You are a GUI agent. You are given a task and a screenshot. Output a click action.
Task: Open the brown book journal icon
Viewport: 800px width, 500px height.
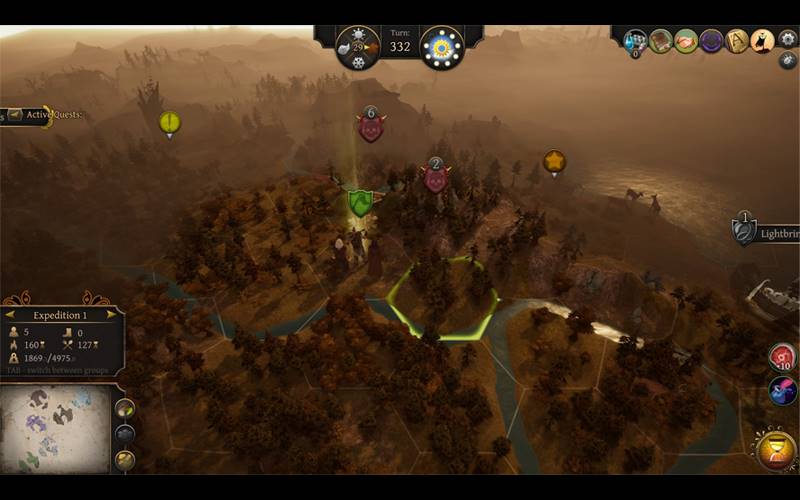660,41
